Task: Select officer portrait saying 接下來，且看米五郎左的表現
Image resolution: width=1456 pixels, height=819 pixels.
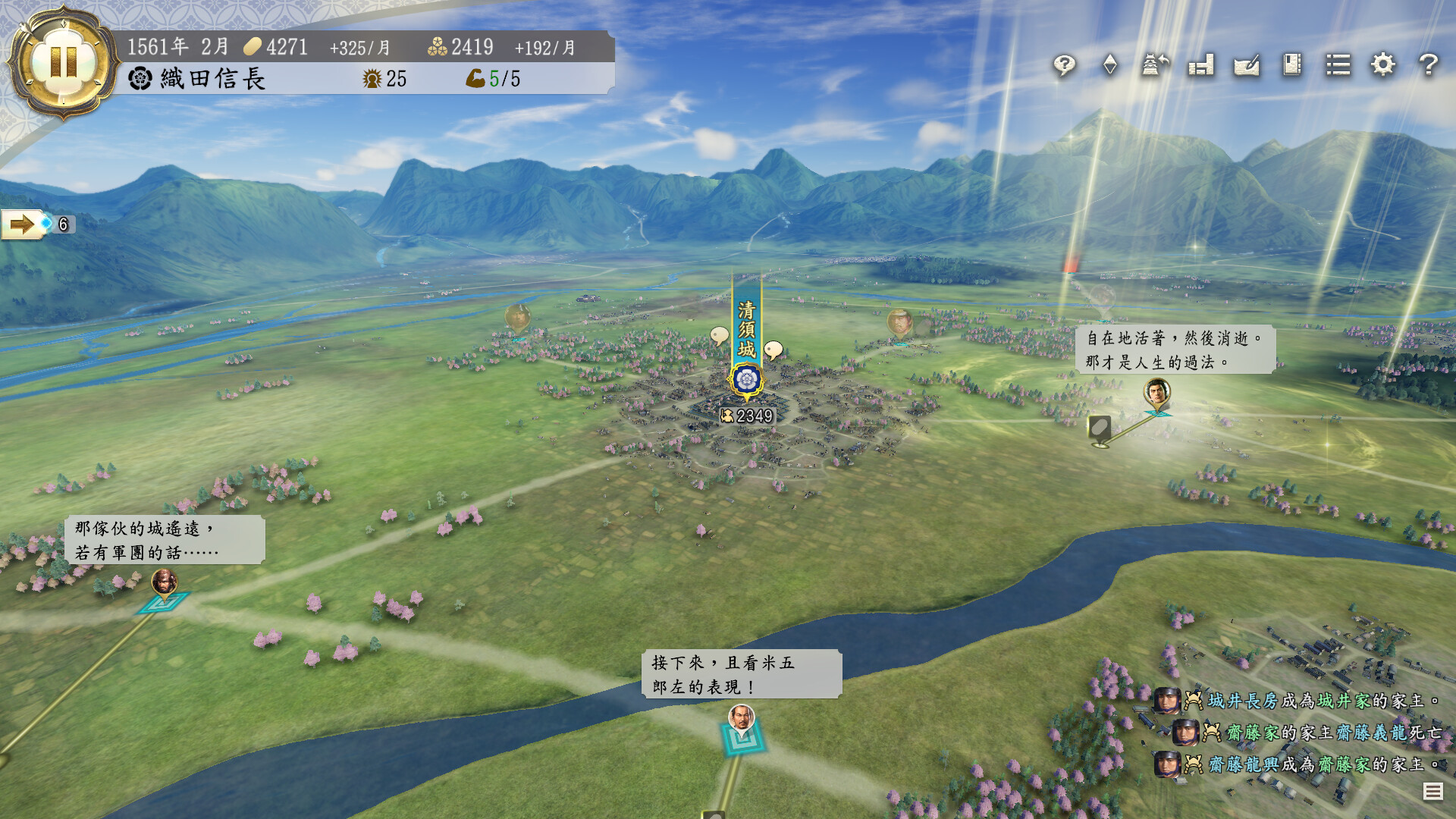Action: coord(741,717)
